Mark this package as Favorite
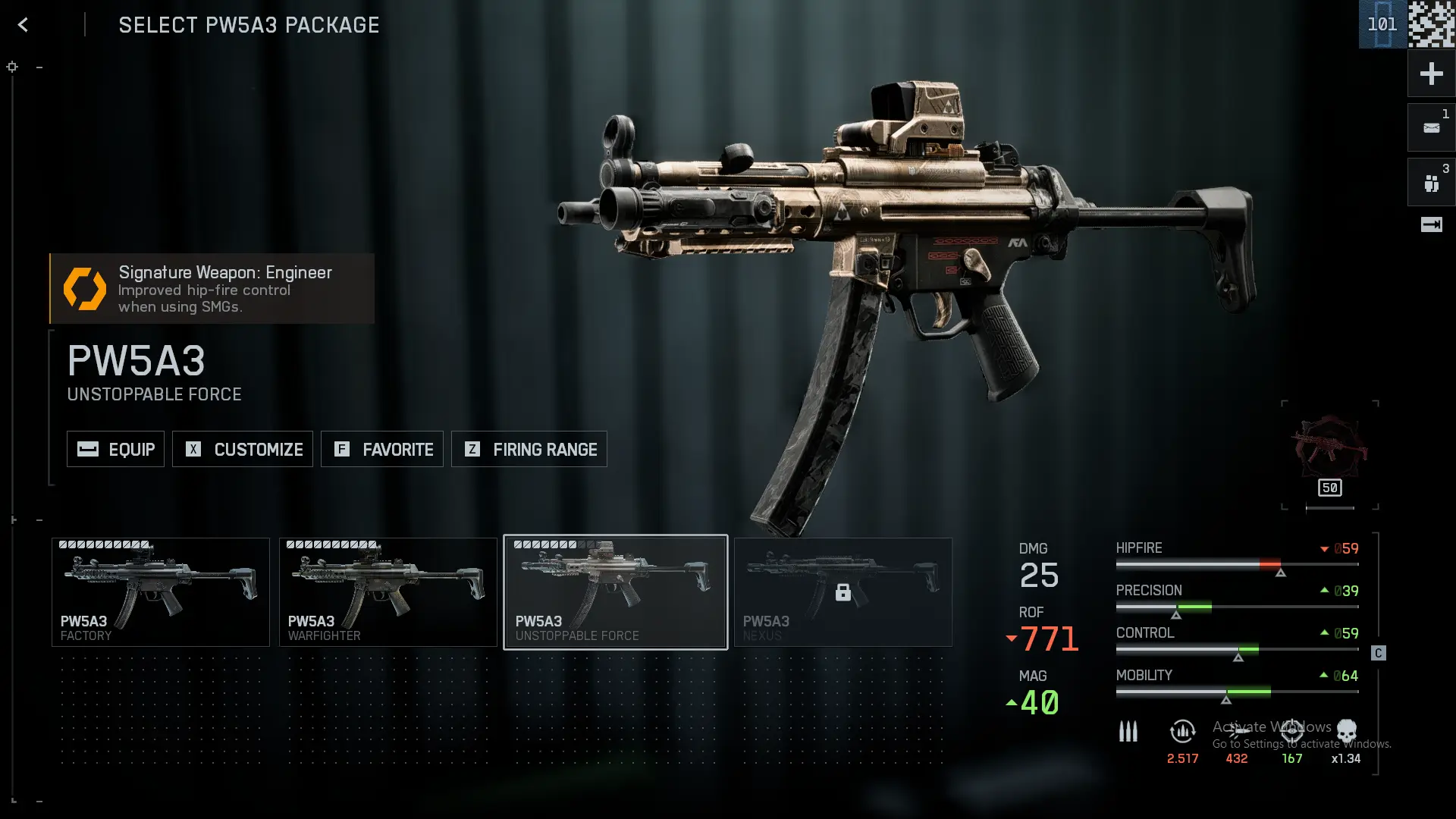This screenshot has width=1456, height=819. pyautogui.click(x=382, y=449)
